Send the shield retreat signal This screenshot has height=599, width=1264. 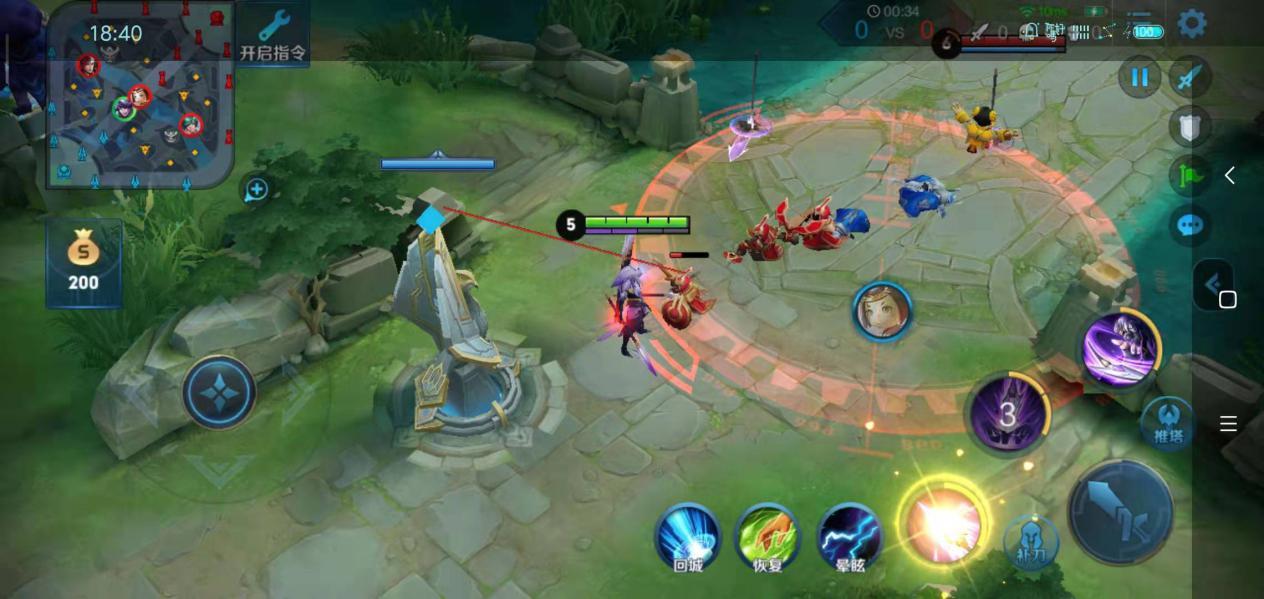tap(1190, 126)
